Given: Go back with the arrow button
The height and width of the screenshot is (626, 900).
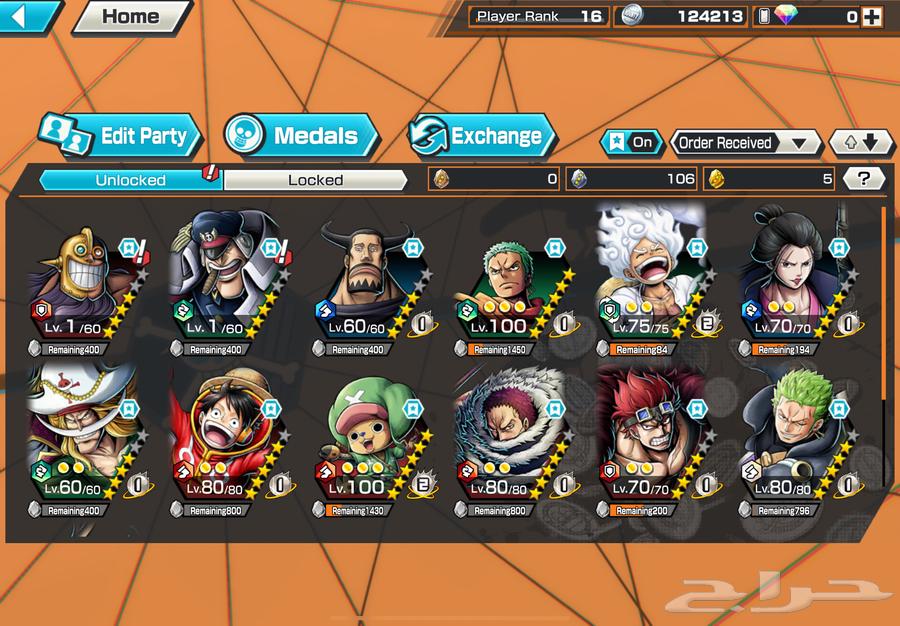Looking at the screenshot, I should click(x=30, y=15).
